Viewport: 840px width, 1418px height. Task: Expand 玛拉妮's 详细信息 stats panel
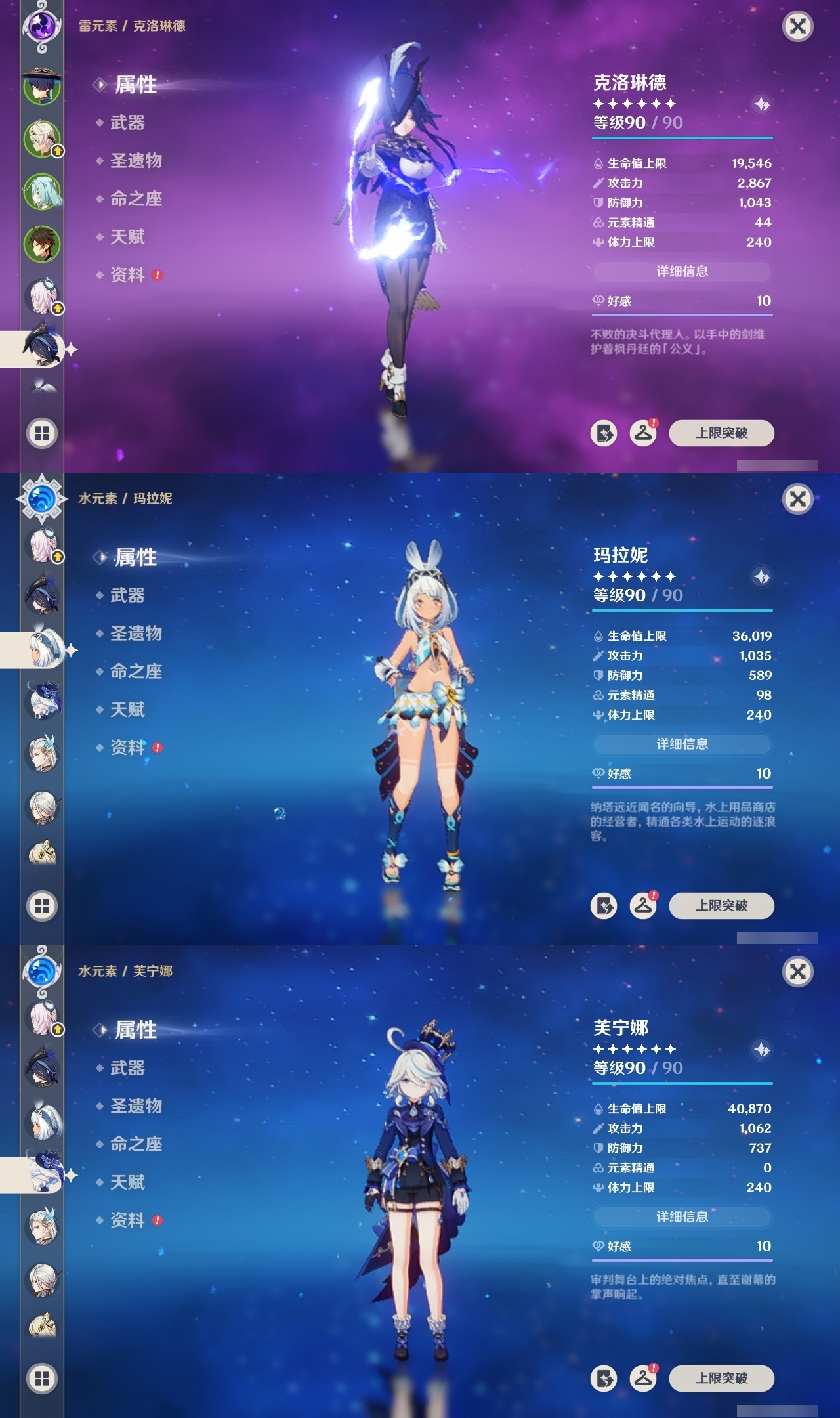pyautogui.click(x=682, y=745)
